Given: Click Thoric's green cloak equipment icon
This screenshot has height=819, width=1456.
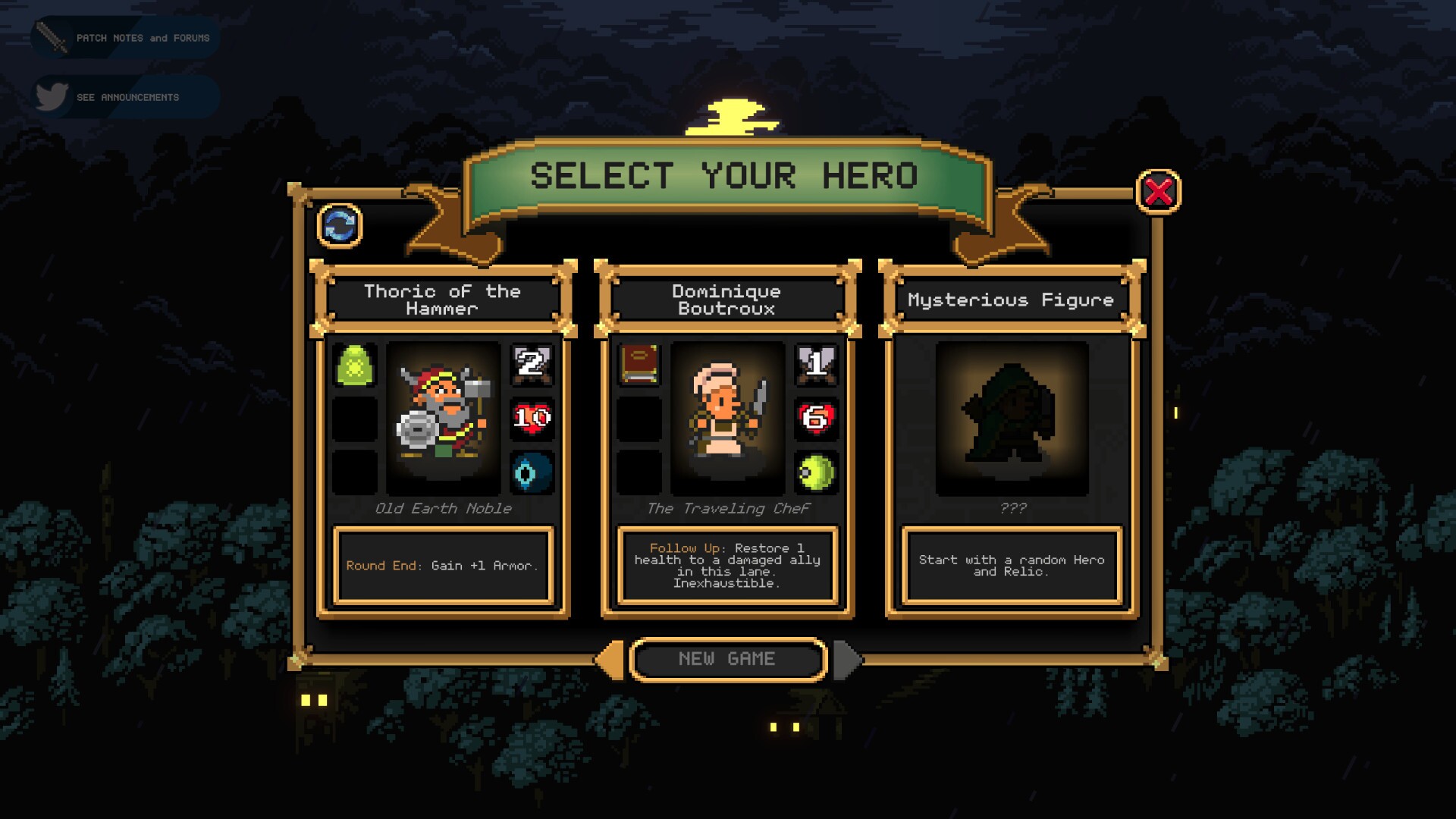Looking at the screenshot, I should click(356, 367).
